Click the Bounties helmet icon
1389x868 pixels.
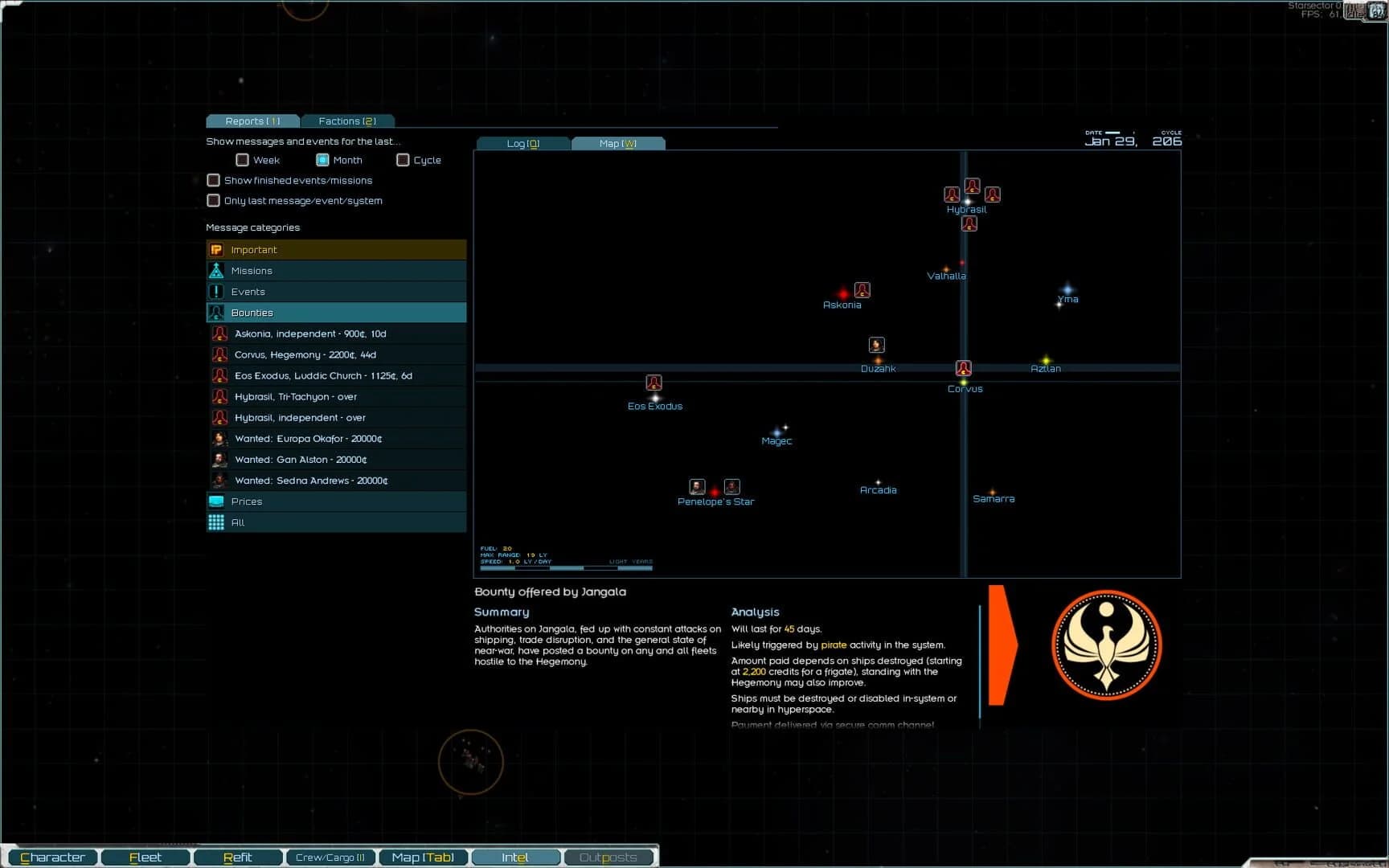[x=217, y=312]
